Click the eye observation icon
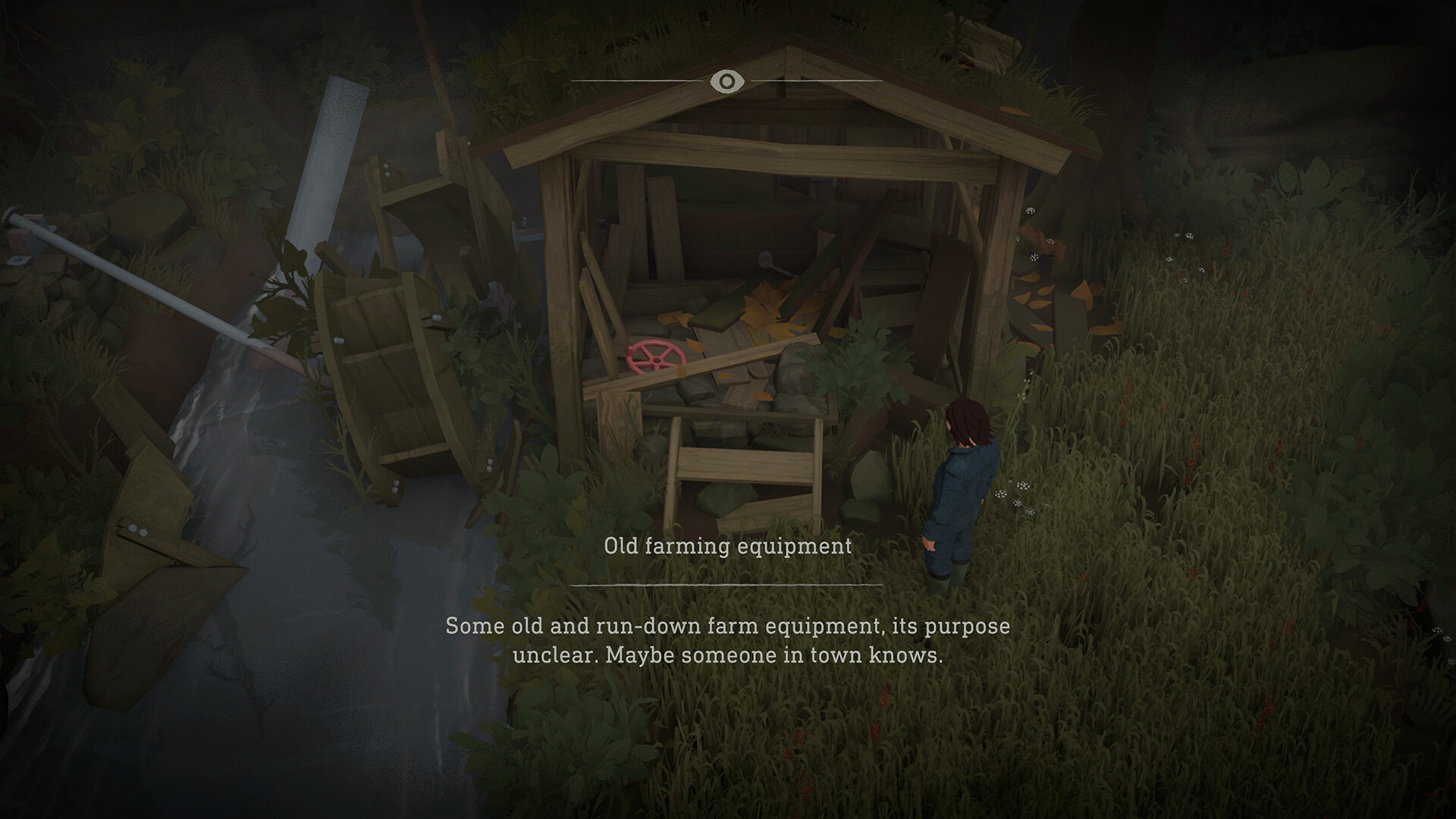1456x819 pixels. [727, 80]
